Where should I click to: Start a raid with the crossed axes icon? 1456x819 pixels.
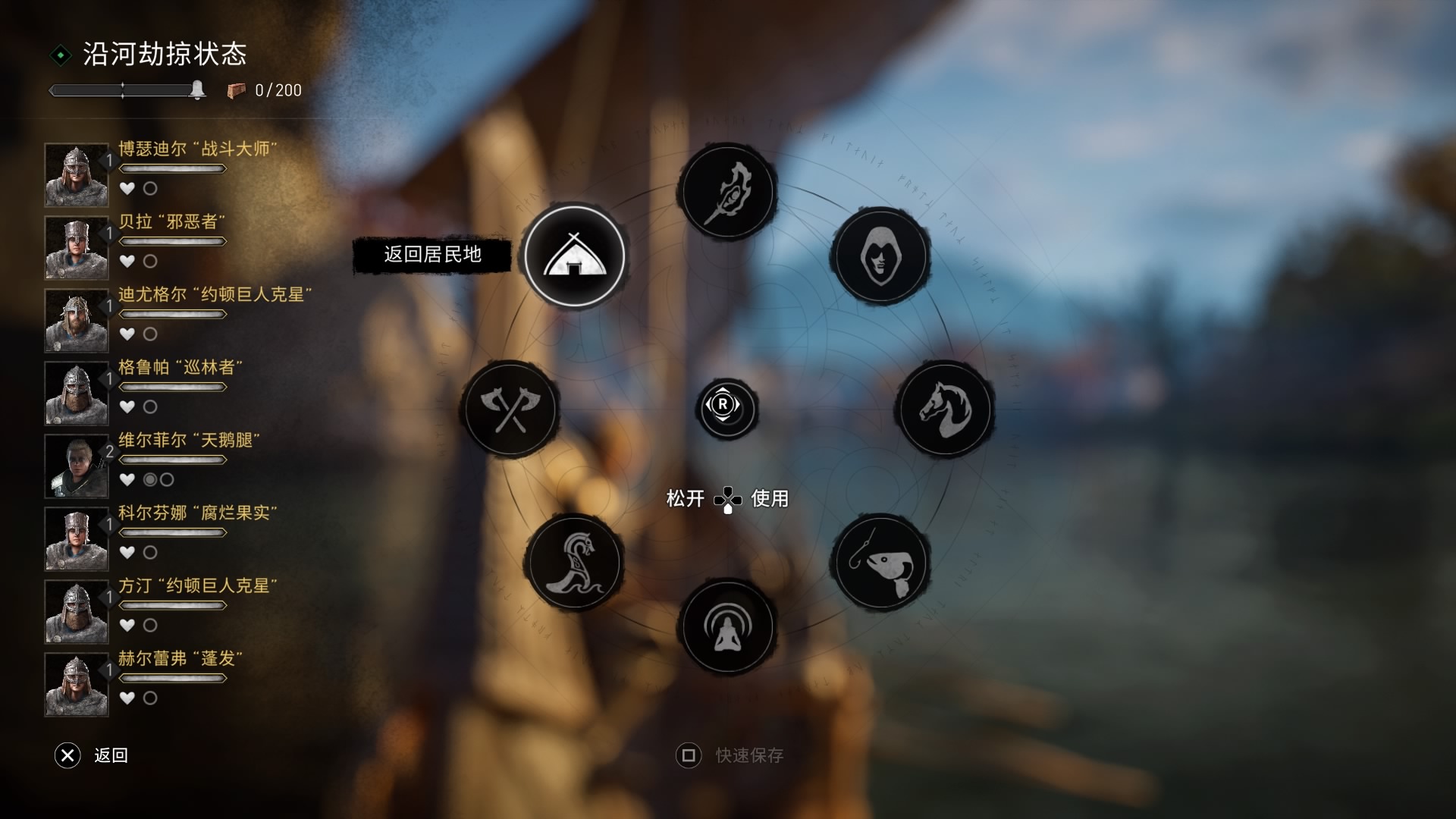tap(510, 409)
